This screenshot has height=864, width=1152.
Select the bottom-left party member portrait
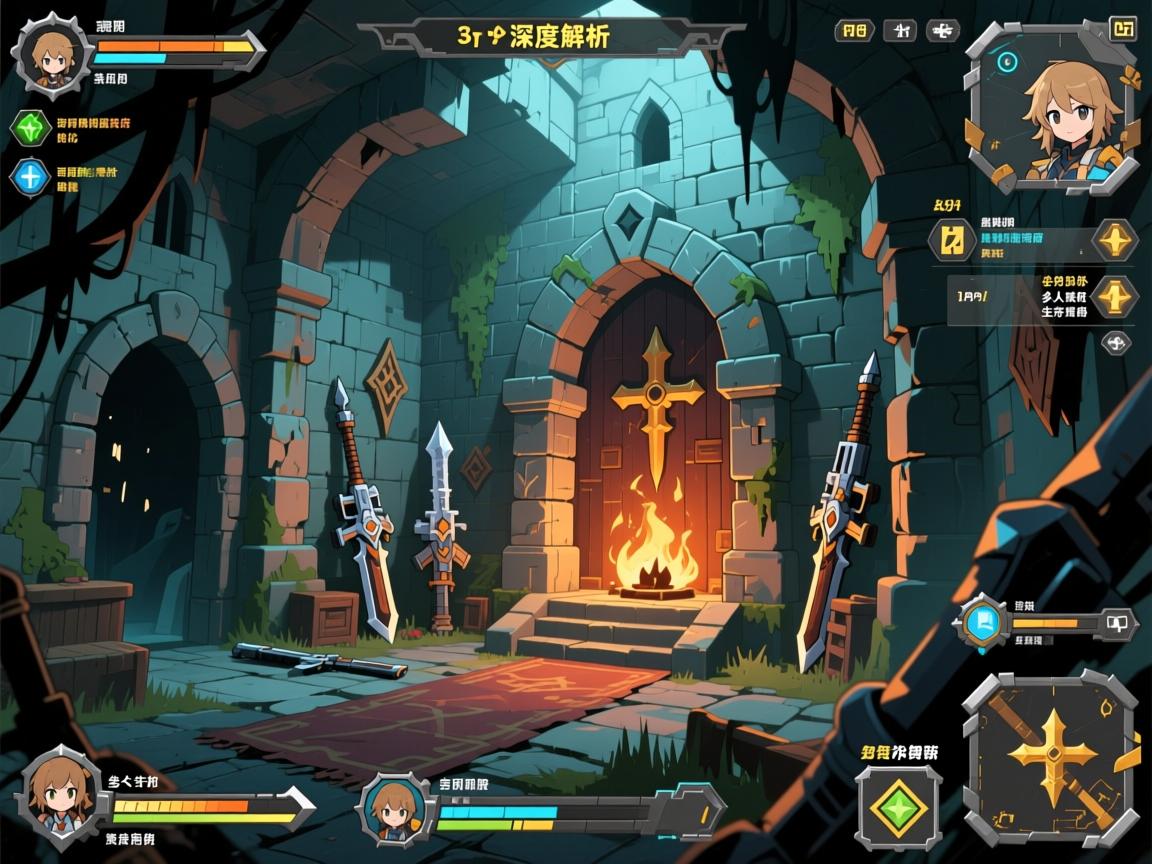point(58,796)
